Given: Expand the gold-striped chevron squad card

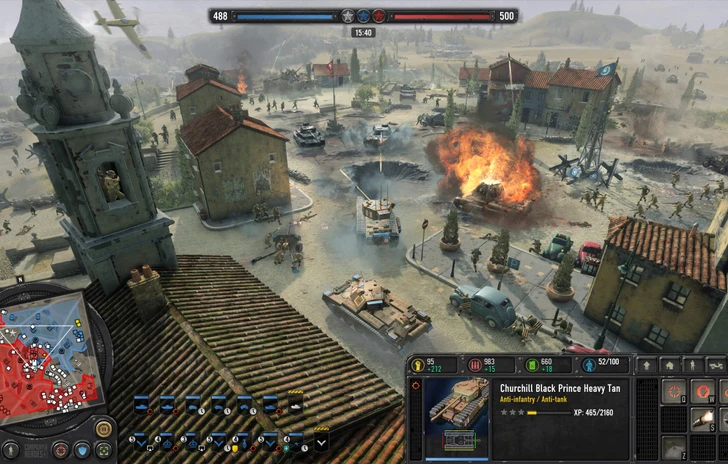Looking at the screenshot, I should pyautogui.click(x=321, y=440).
